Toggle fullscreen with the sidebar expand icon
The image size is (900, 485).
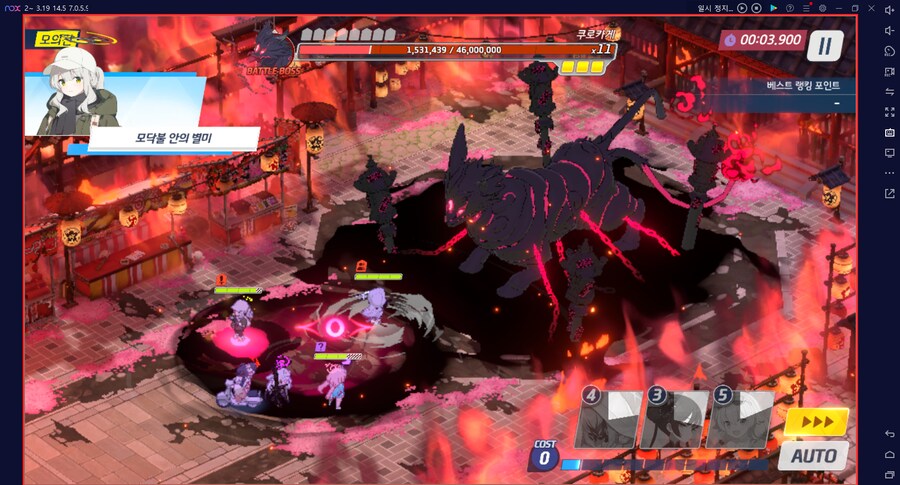pyautogui.click(x=890, y=112)
